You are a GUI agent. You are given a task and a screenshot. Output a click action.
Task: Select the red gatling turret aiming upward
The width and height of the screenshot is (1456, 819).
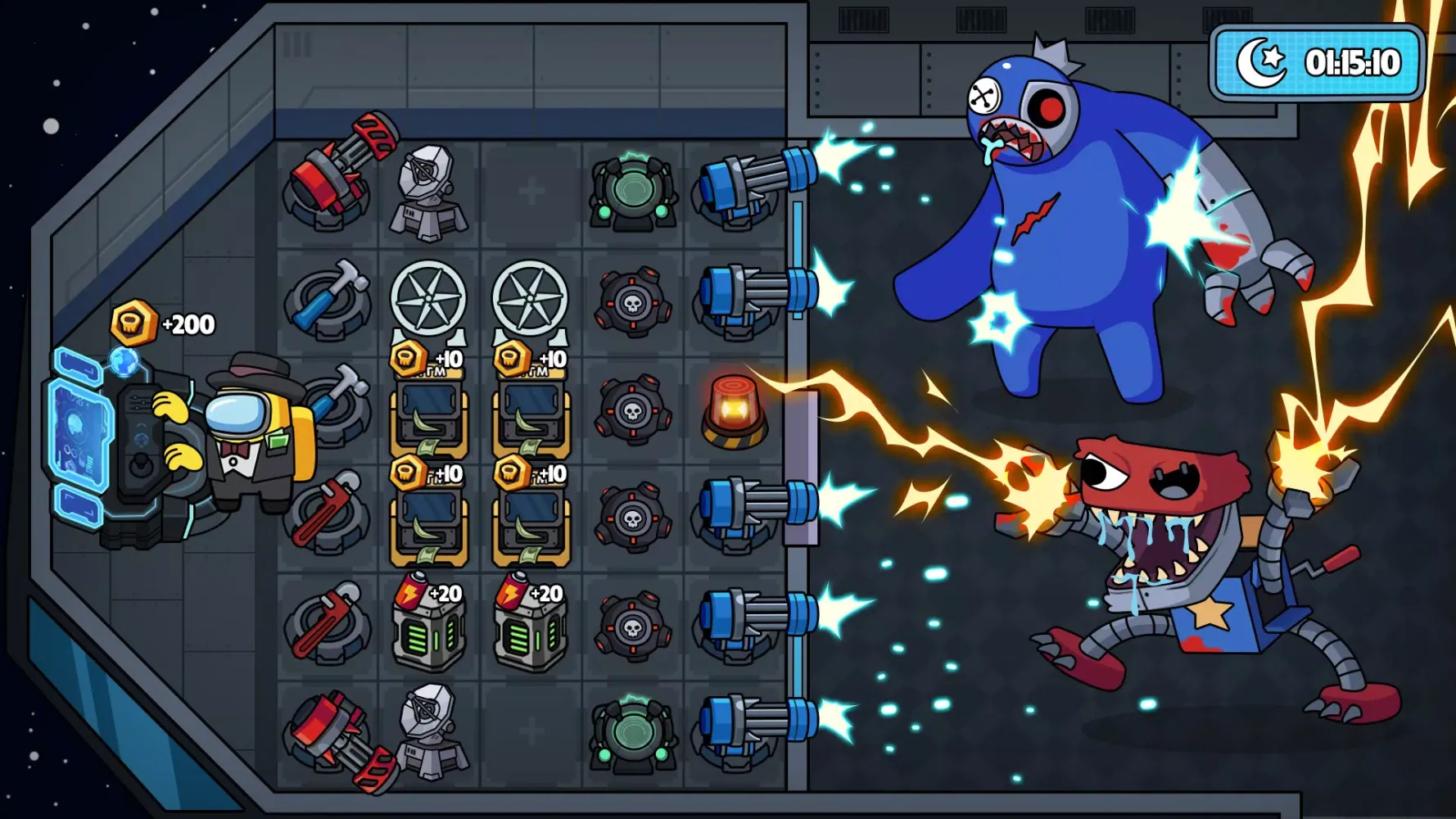coord(336,173)
